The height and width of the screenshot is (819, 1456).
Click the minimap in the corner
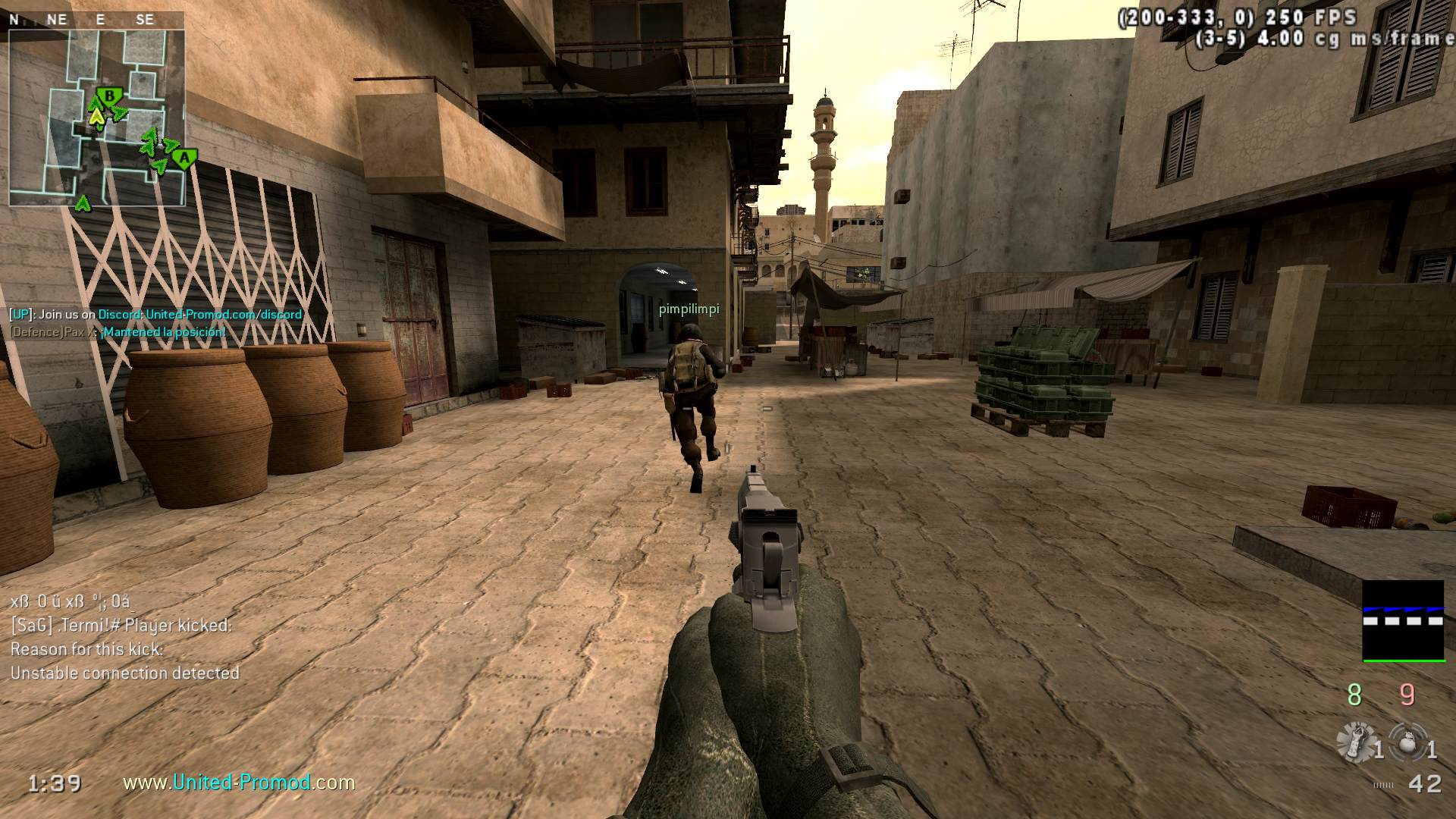click(96, 118)
